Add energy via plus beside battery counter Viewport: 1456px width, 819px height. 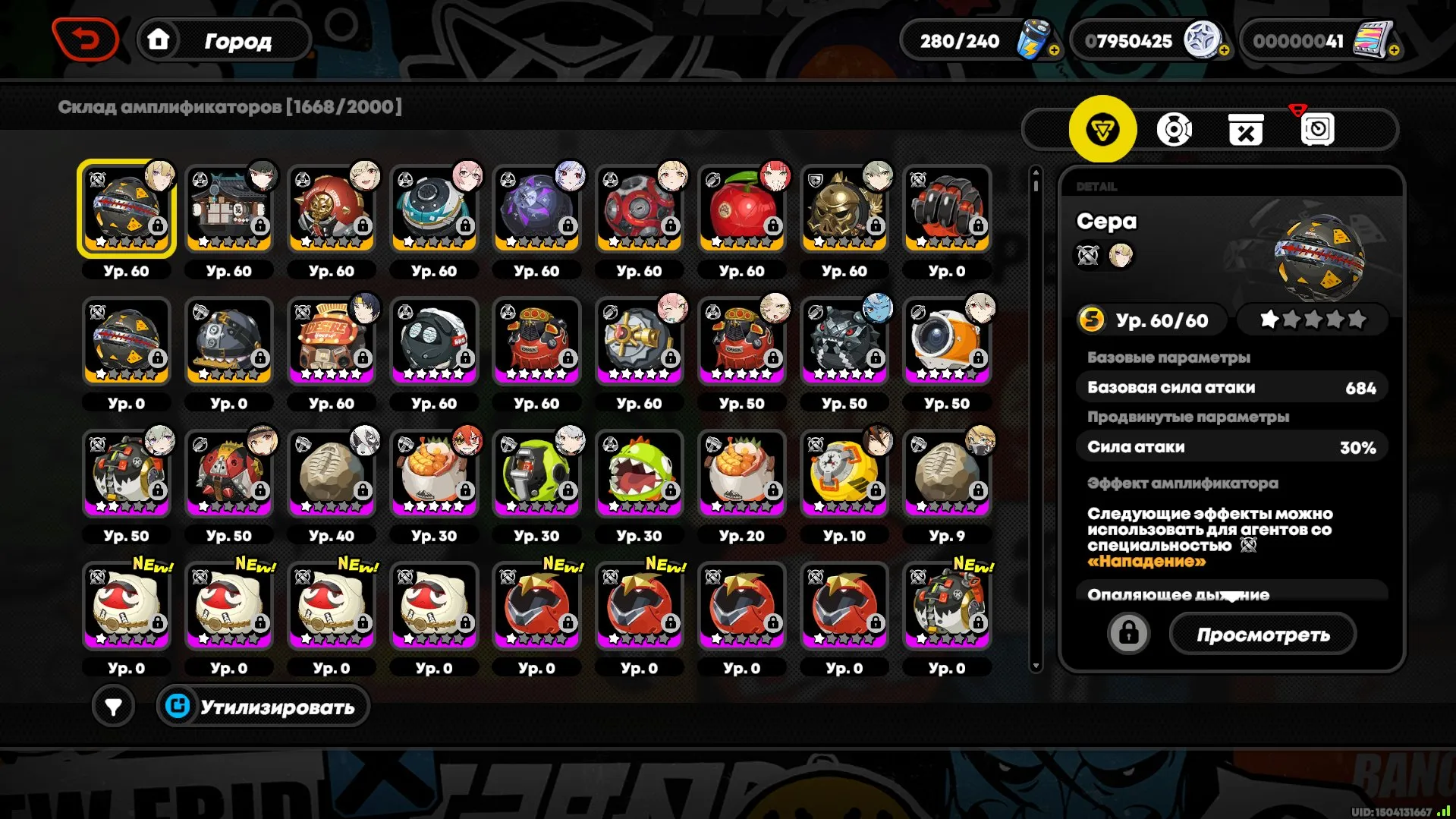(x=1055, y=51)
